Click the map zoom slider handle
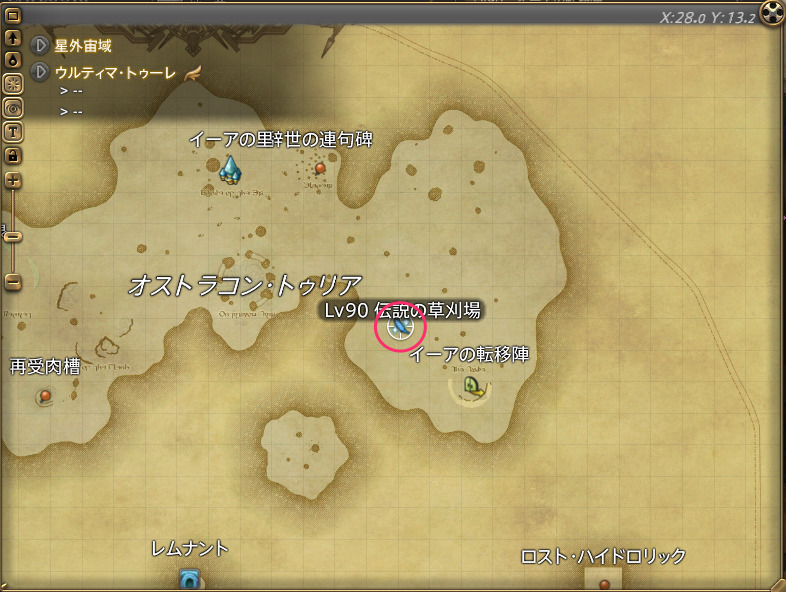This screenshot has width=786, height=592. 13,237
